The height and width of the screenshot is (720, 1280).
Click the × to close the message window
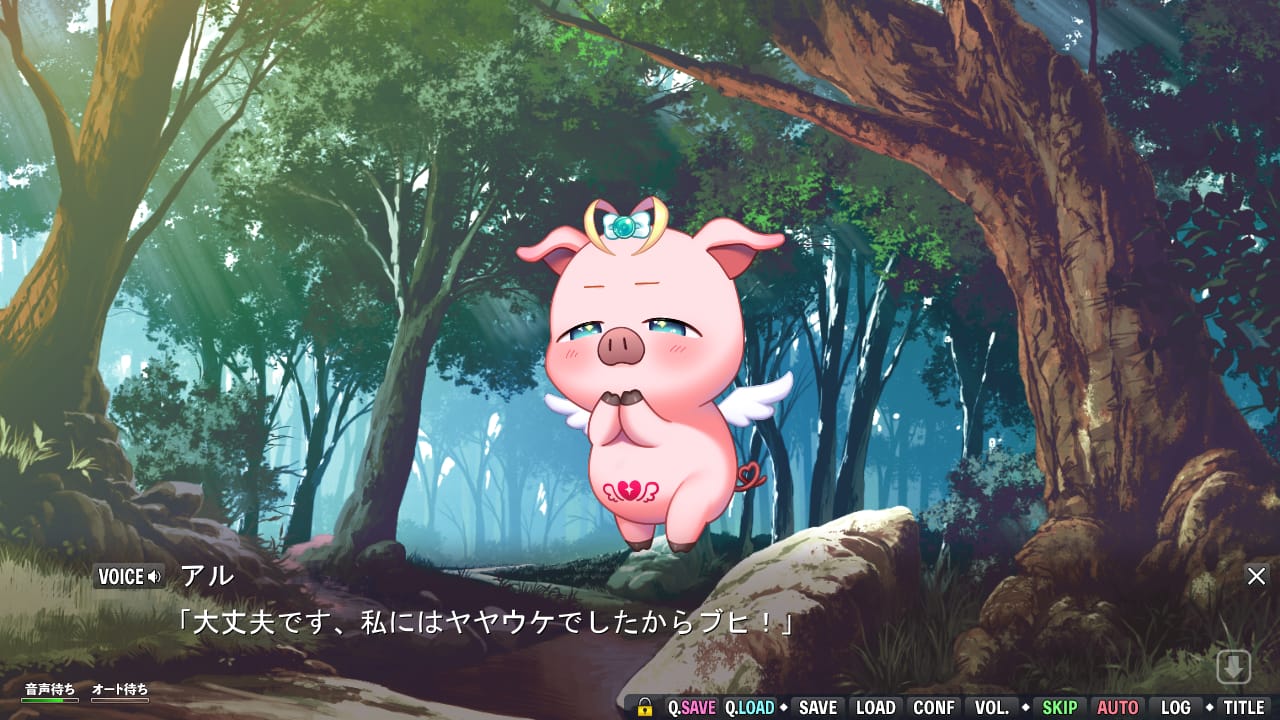[x=1257, y=576]
